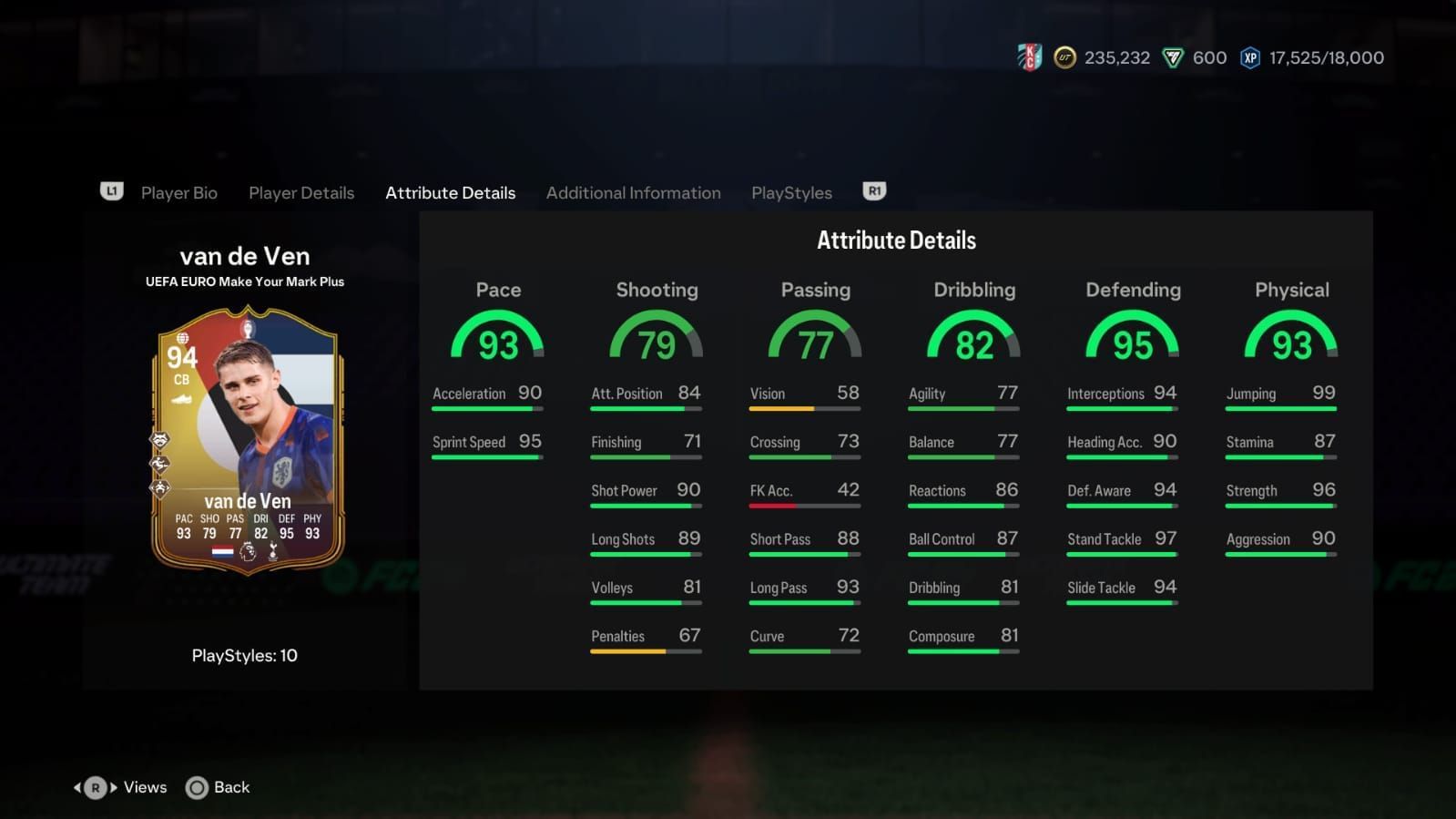
Task: Click the PlayStyles: 10 label
Action: 244,655
